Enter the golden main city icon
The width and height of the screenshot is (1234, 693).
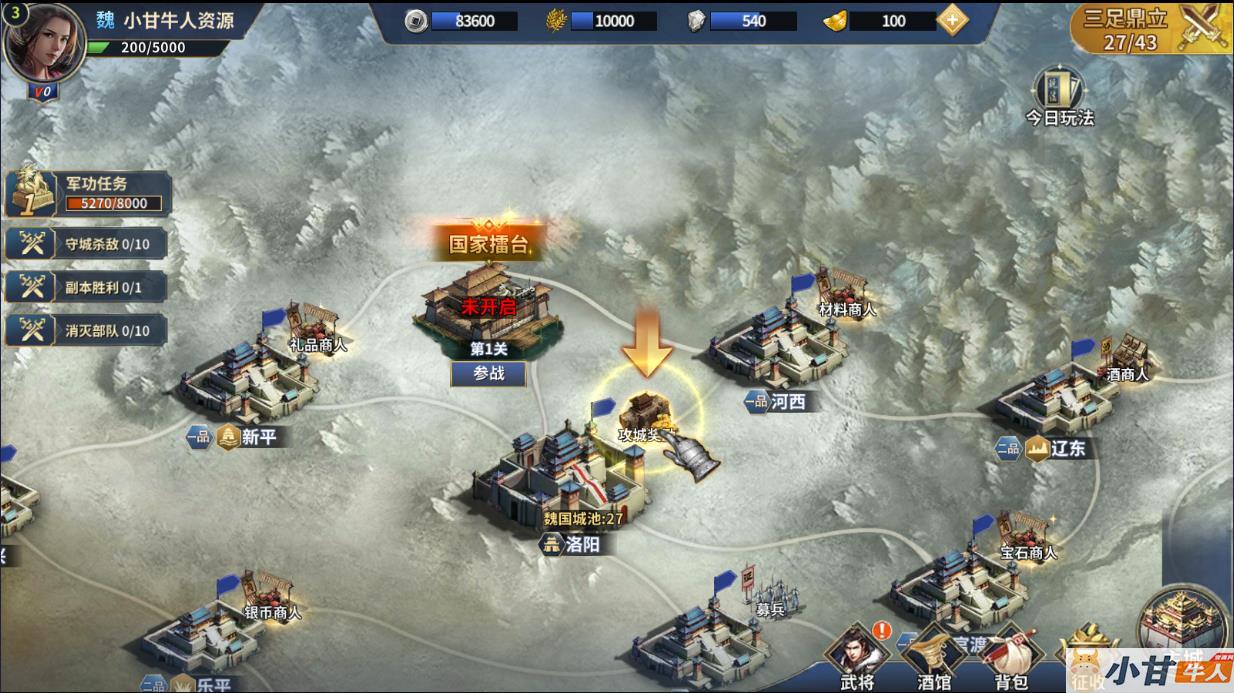click(1187, 625)
